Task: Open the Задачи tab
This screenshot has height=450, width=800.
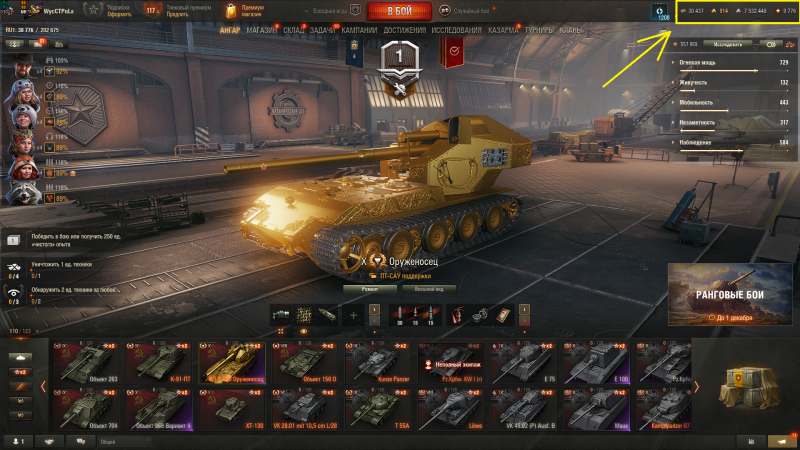Action: pos(323,30)
